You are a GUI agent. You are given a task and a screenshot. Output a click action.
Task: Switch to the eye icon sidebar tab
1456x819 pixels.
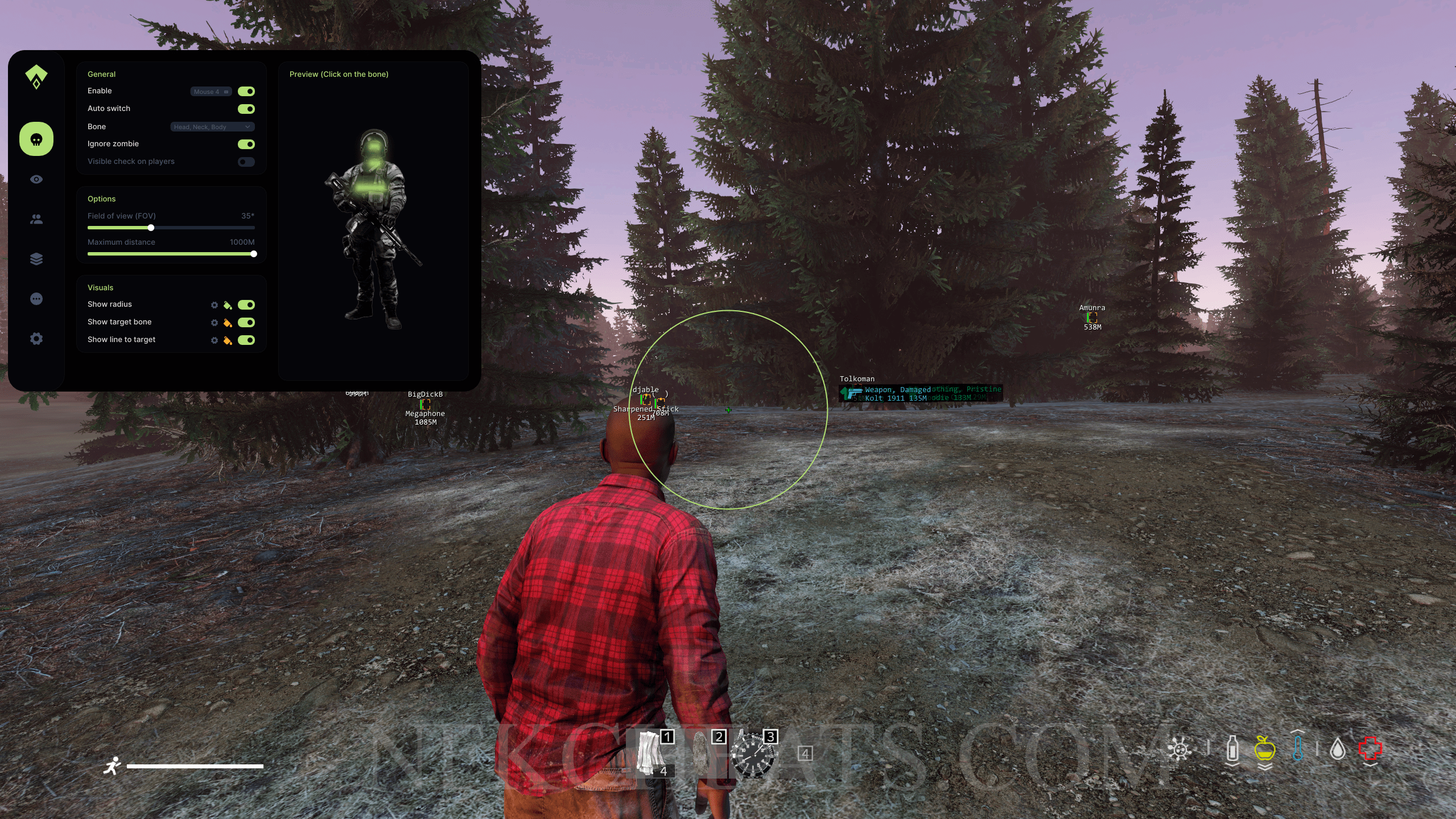tap(36, 179)
